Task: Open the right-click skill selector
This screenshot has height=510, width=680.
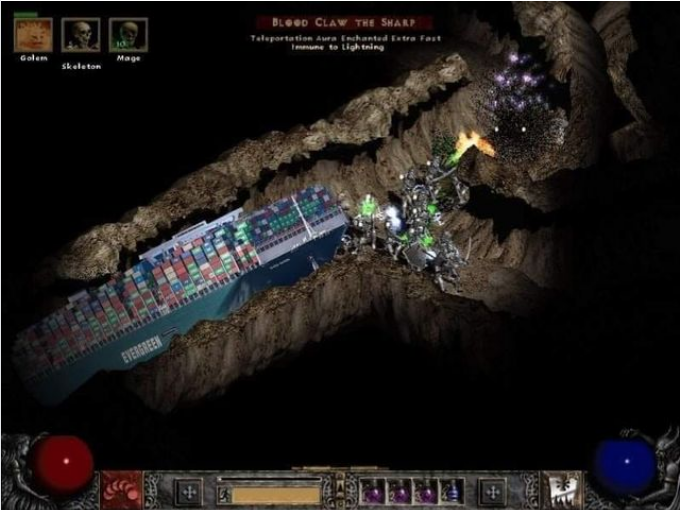Action: 562,489
